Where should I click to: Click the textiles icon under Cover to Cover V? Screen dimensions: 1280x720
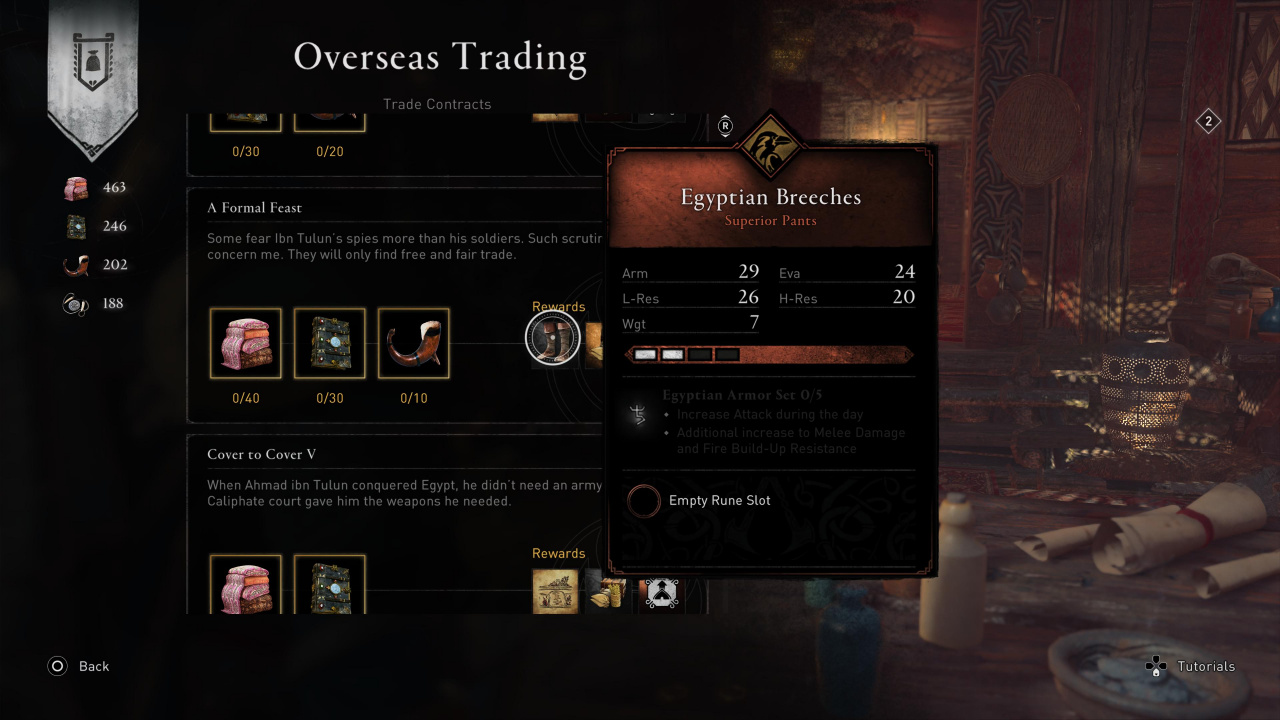pos(246,586)
